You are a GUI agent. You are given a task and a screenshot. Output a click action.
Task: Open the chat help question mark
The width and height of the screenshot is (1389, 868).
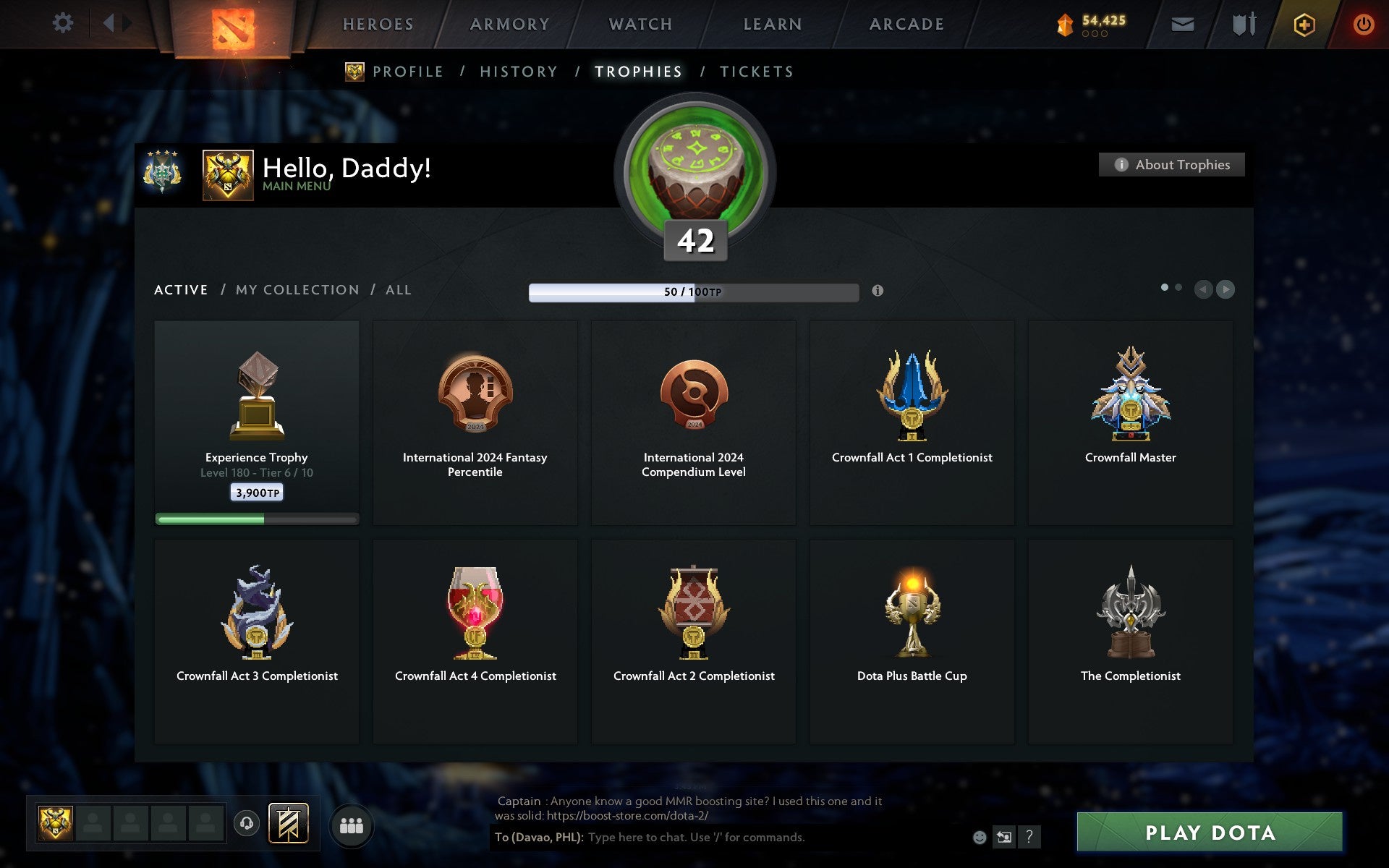tap(1029, 836)
